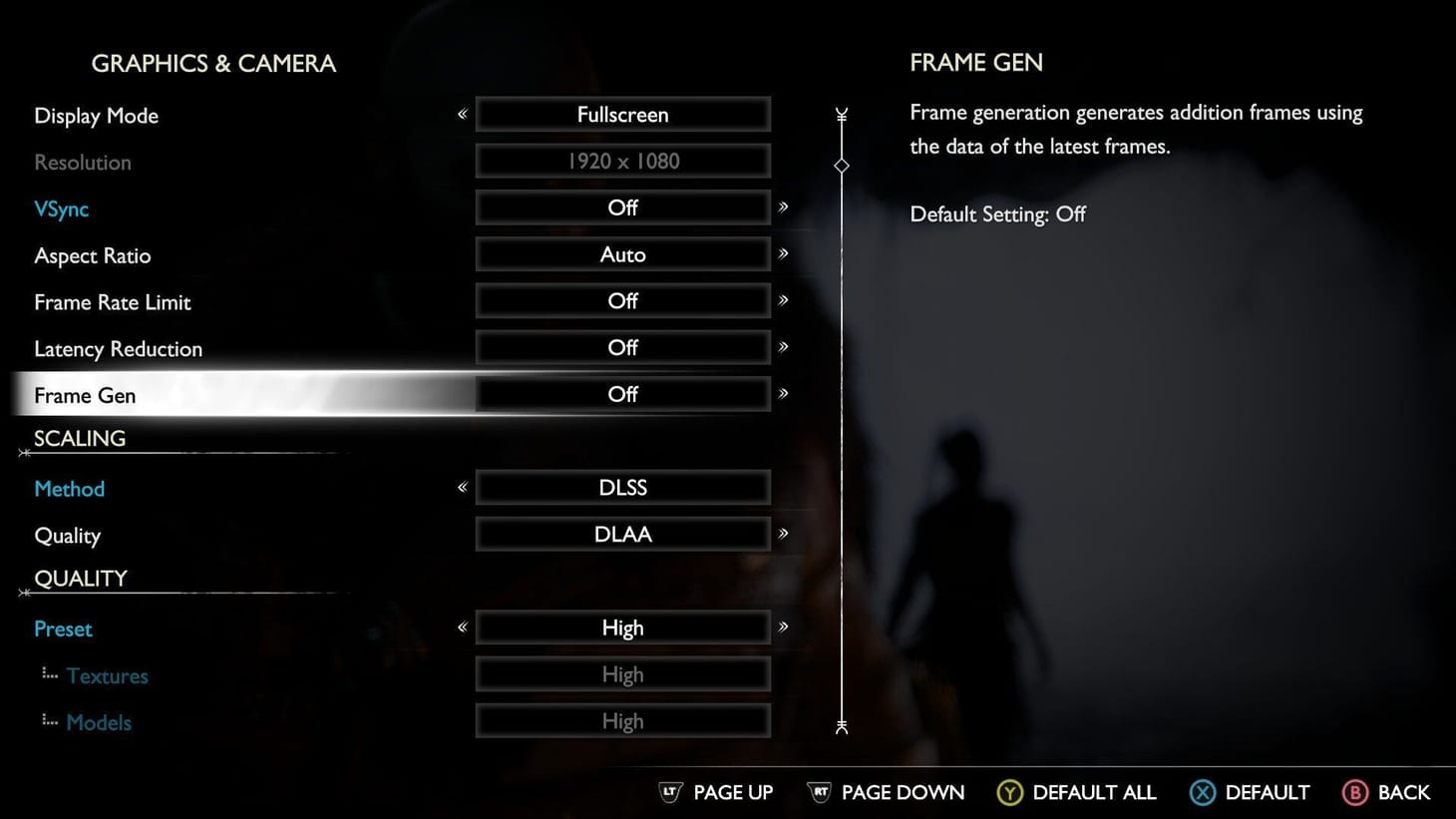1456x819 pixels.
Task: Click the diamond marker on the vertical scrollbar
Action: point(841,165)
